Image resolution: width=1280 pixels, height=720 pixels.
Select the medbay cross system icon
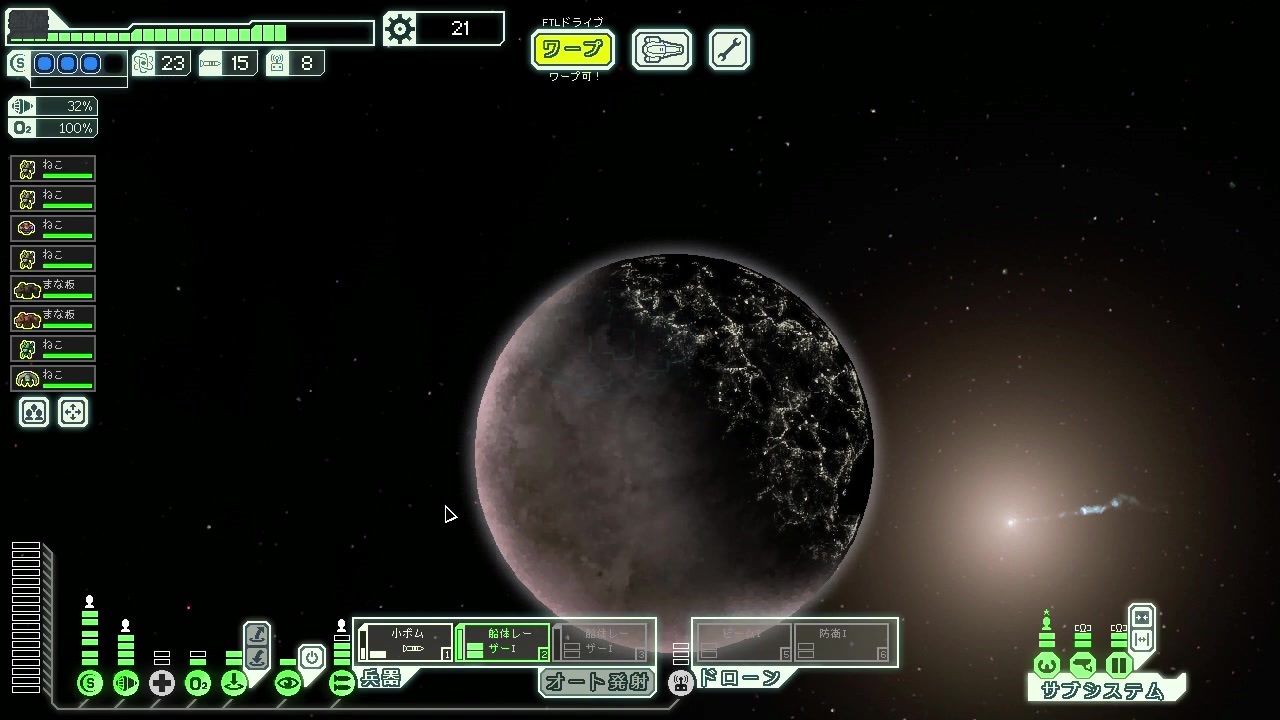click(162, 684)
